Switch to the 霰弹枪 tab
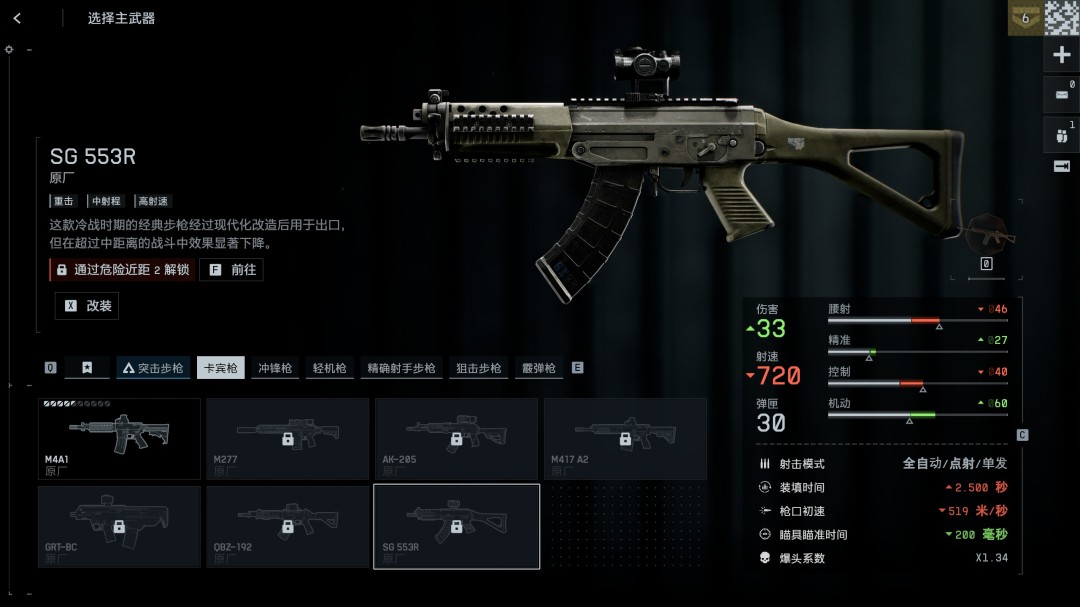The height and width of the screenshot is (607, 1080). (x=538, y=368)
